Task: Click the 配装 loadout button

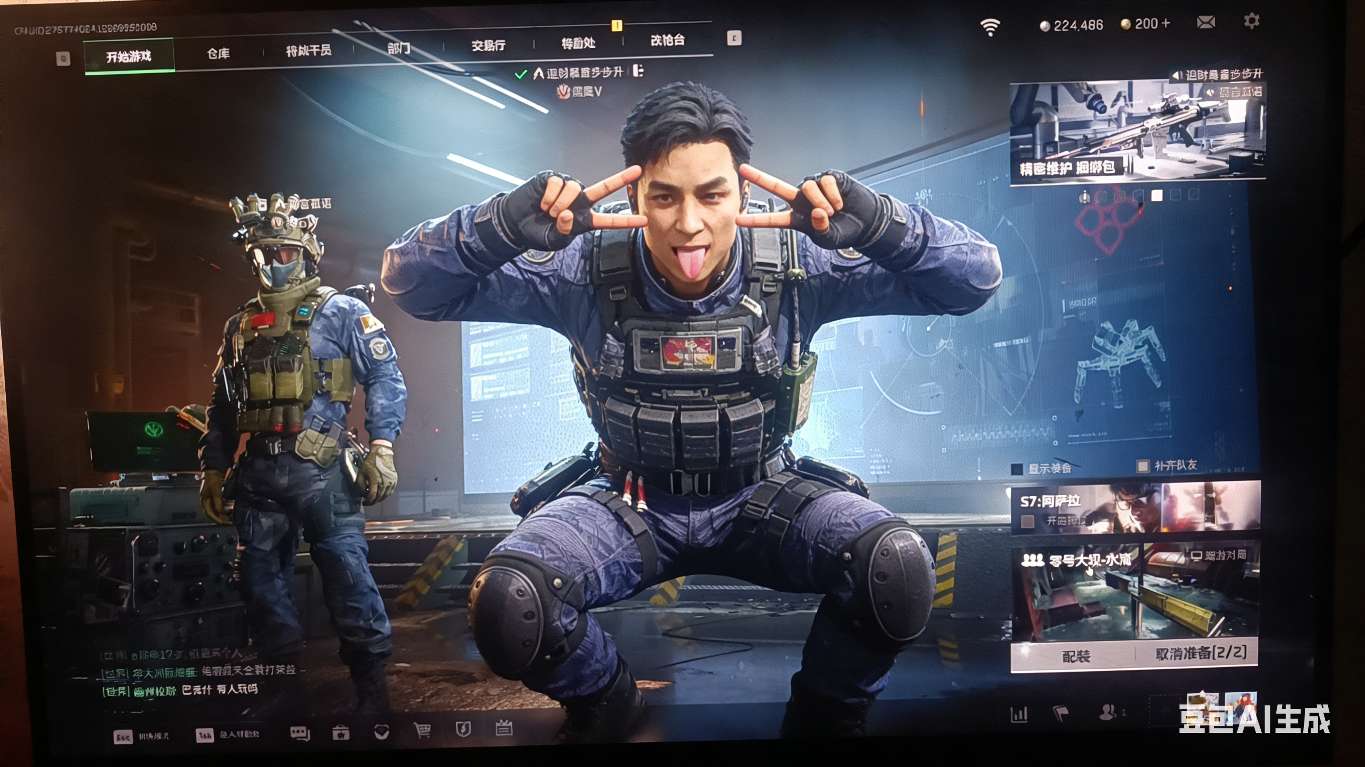Action: pyautogui.click(x=1076, y=656)
